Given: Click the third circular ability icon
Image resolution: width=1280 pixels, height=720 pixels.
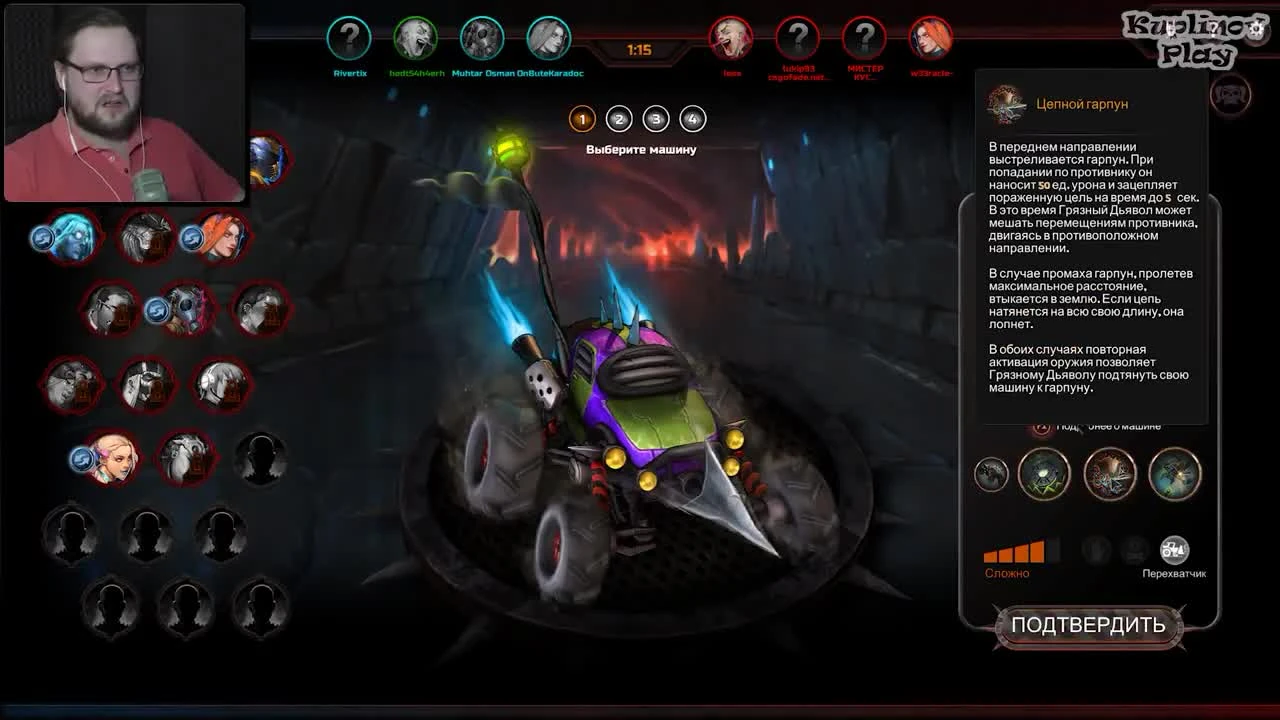Looking at the screenshot, I should [1110, 473].
